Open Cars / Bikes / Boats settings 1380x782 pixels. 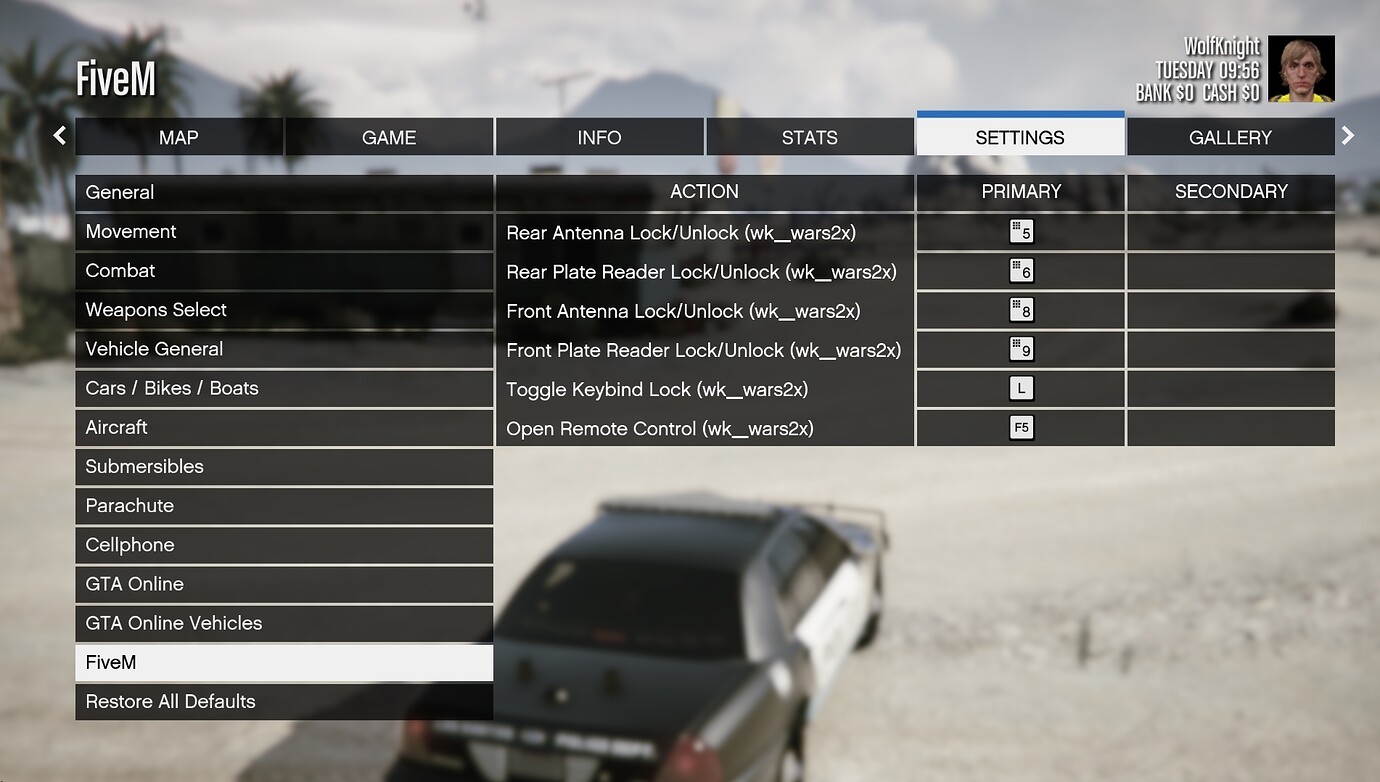click(284, 388)
